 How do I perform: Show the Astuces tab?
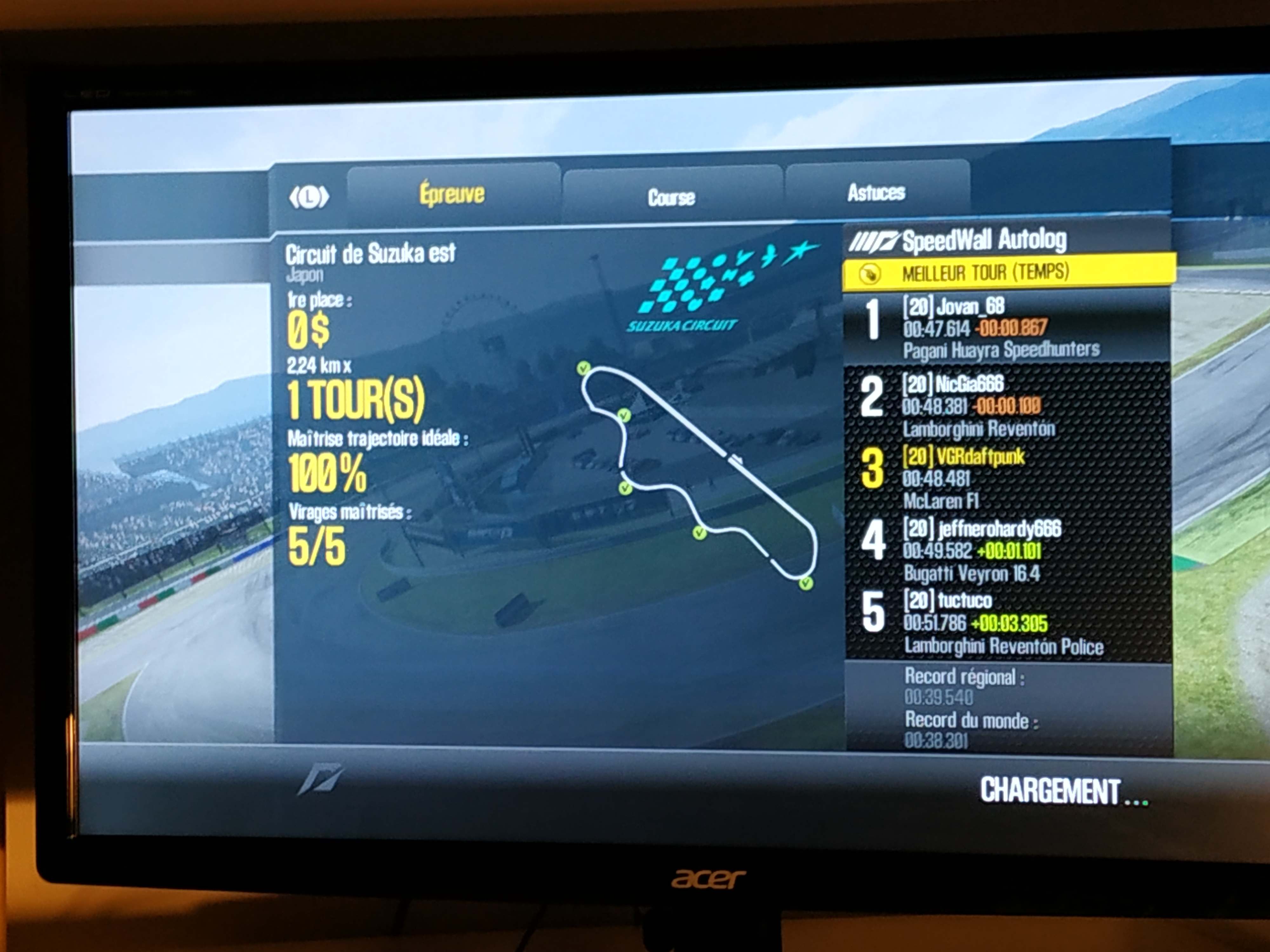876,193
